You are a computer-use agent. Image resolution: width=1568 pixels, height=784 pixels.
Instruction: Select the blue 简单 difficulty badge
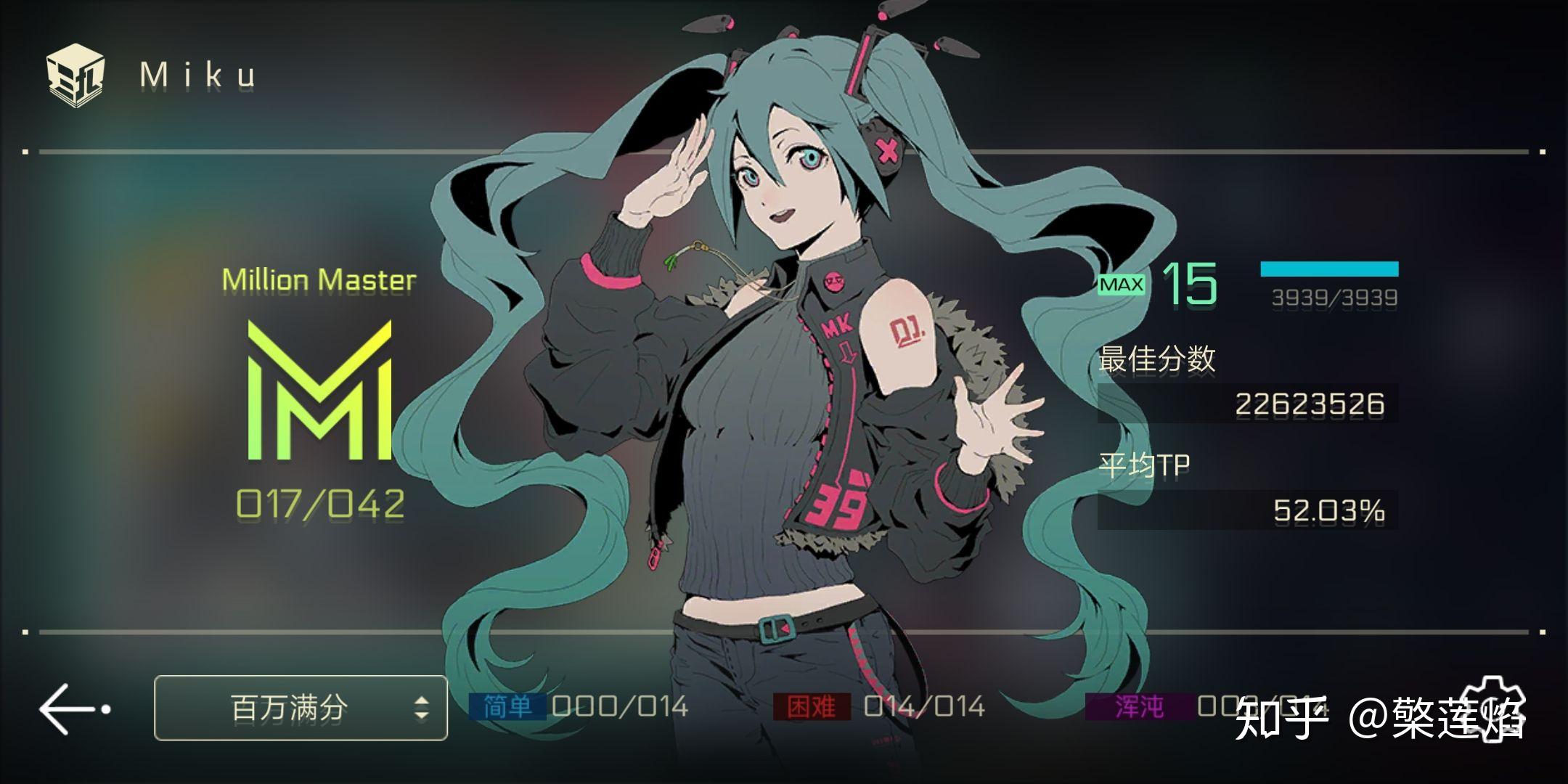pos(506,705)
